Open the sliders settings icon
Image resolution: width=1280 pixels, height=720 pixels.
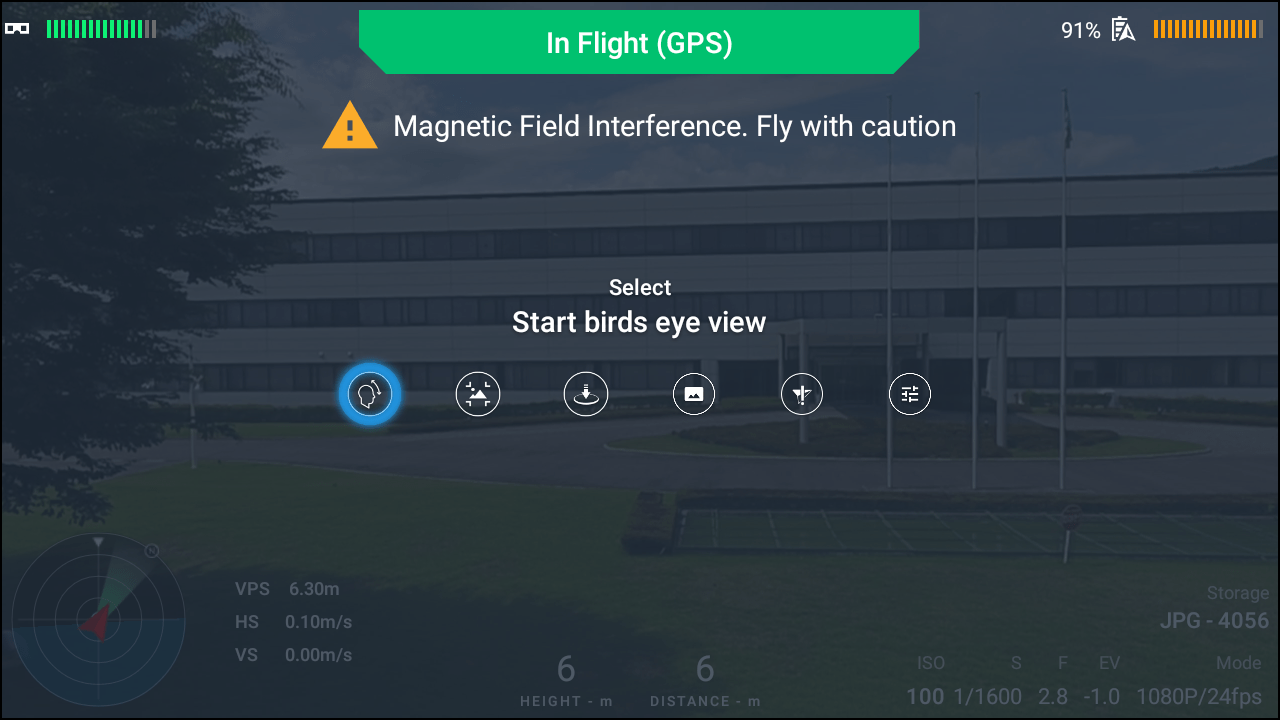pos(910,394)
